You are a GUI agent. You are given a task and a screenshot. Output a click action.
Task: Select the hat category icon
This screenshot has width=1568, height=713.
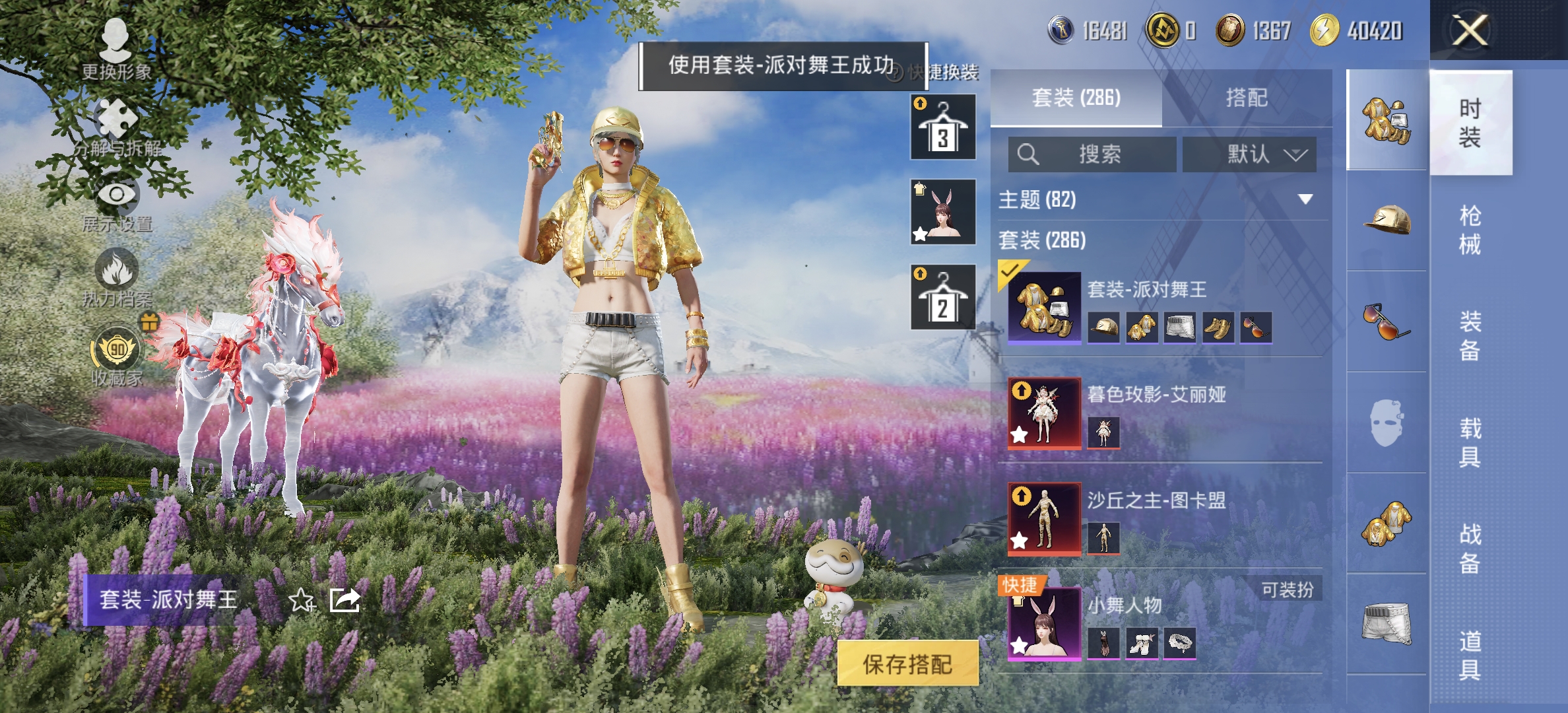pos(1386,218)
